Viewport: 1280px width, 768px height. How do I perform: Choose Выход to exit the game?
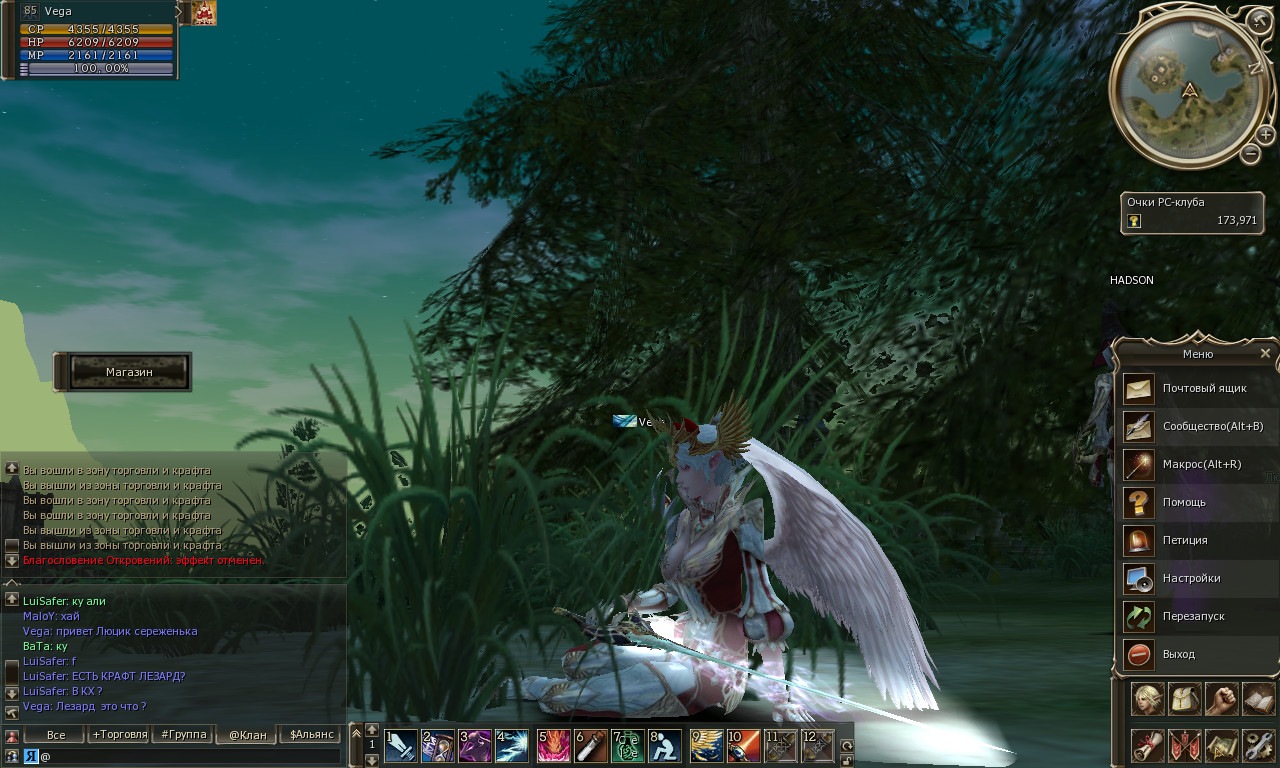pos(1196,654)
